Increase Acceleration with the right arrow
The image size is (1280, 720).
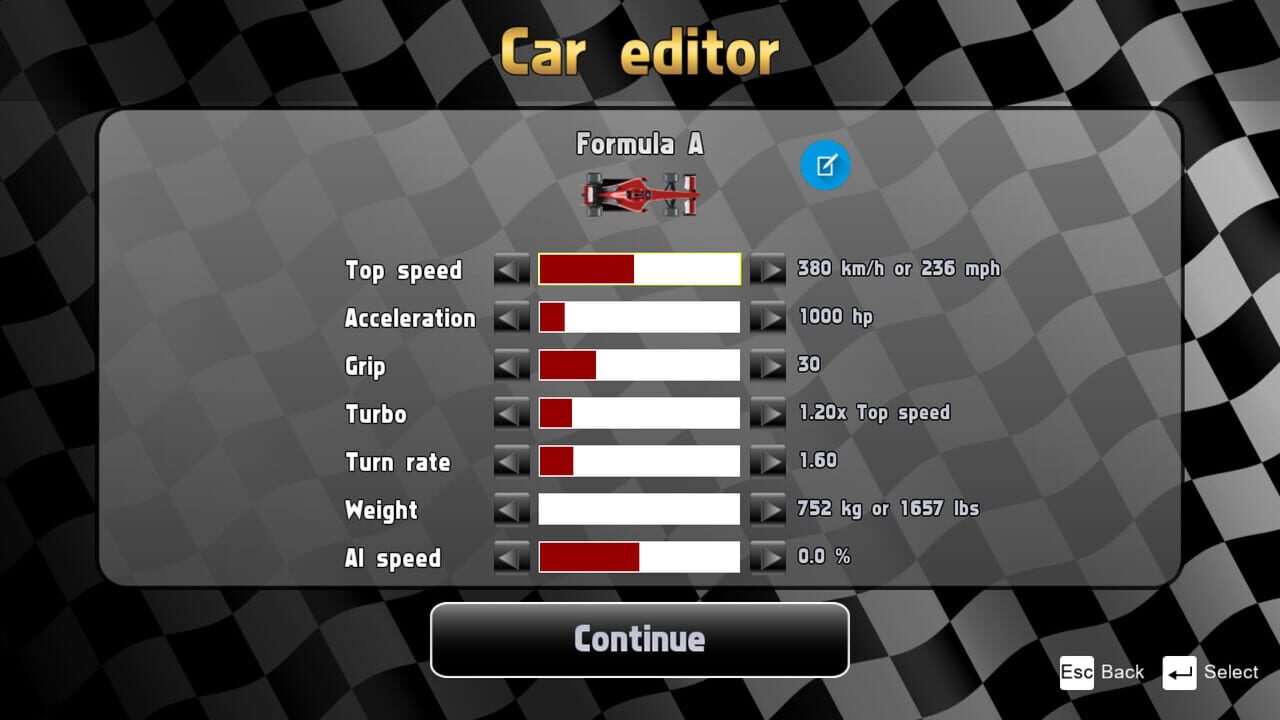(769, 317)
